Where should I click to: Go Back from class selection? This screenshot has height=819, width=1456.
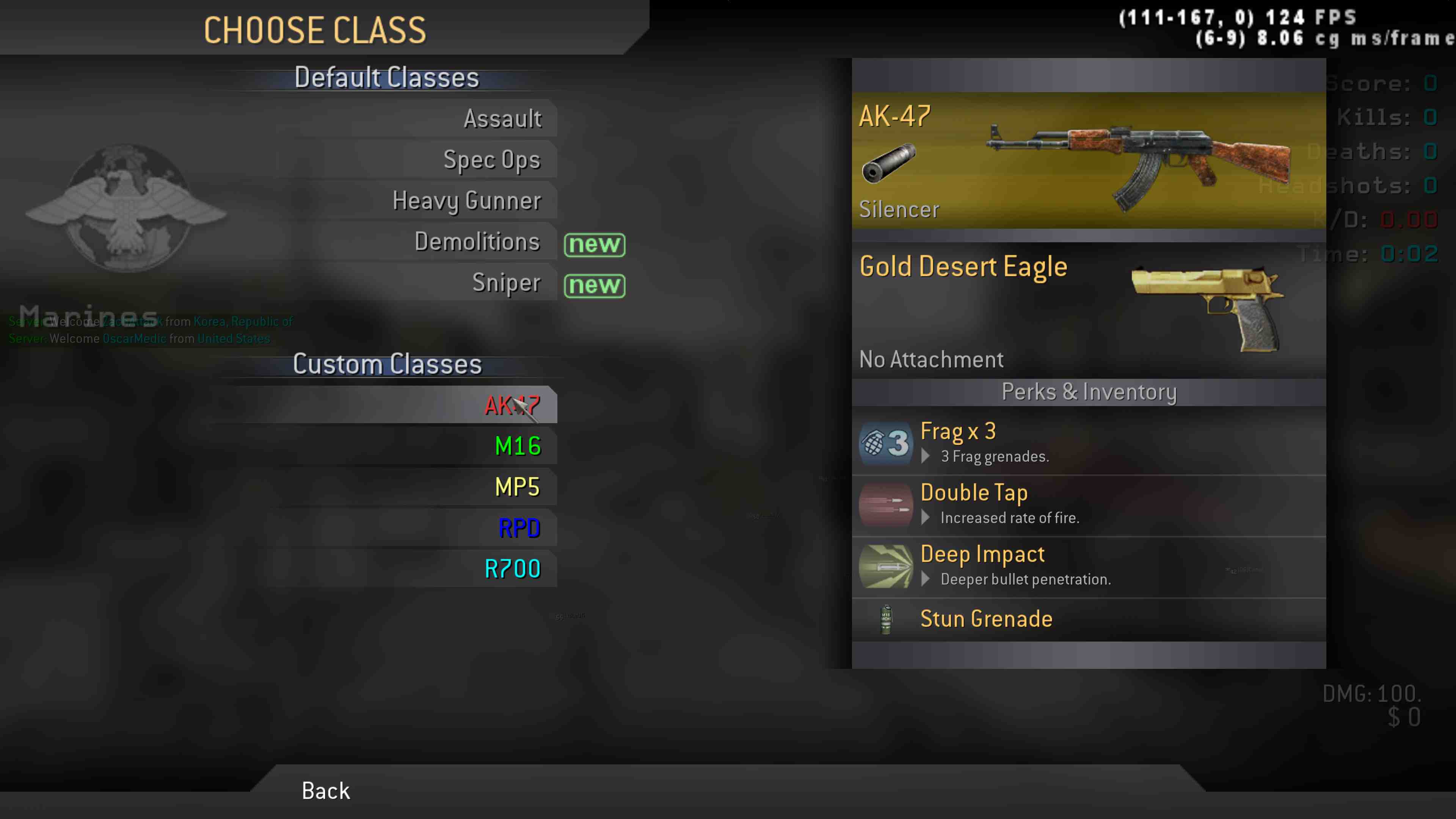[x=326, y=791]
